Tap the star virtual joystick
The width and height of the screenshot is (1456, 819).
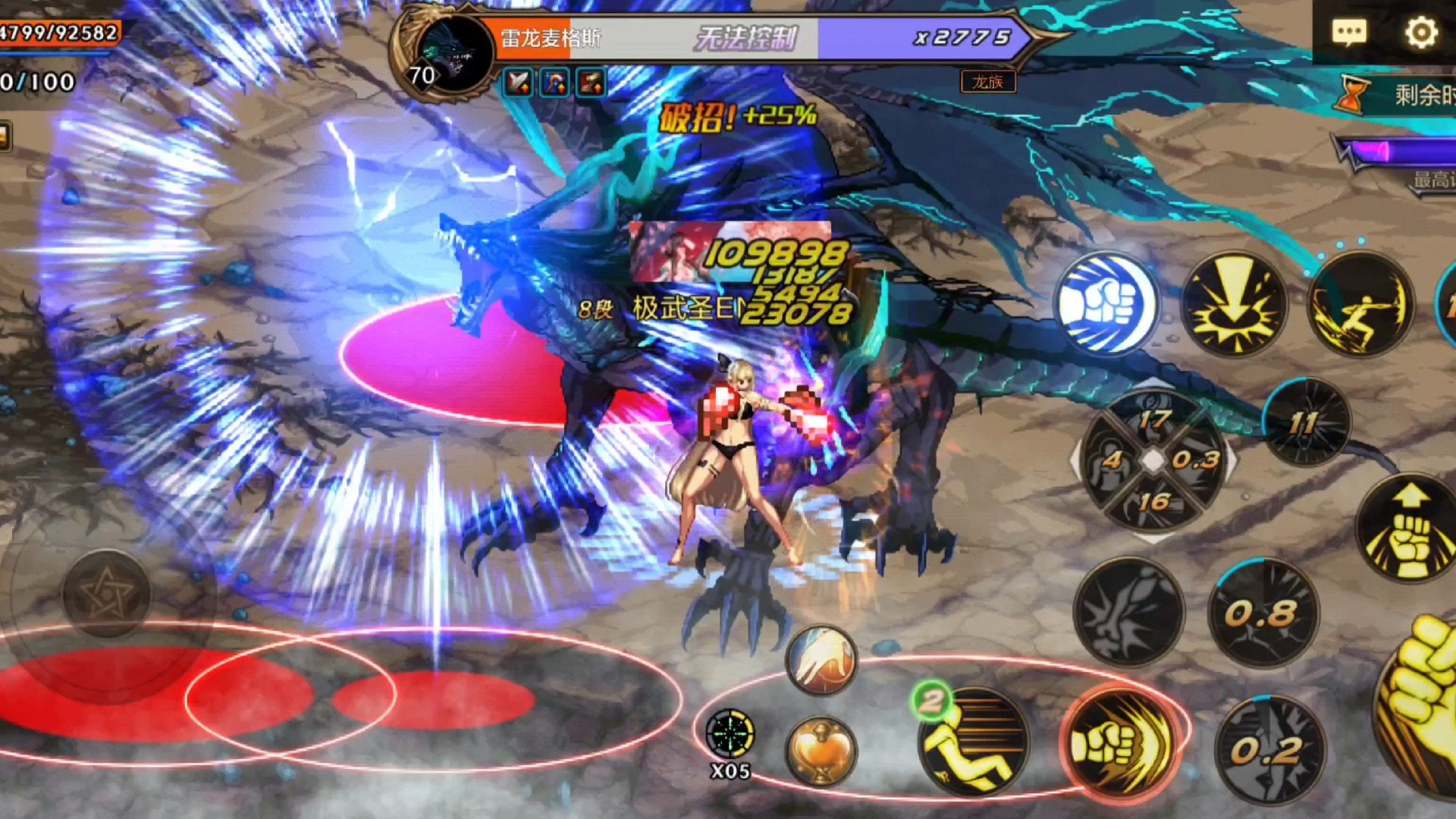106,595
